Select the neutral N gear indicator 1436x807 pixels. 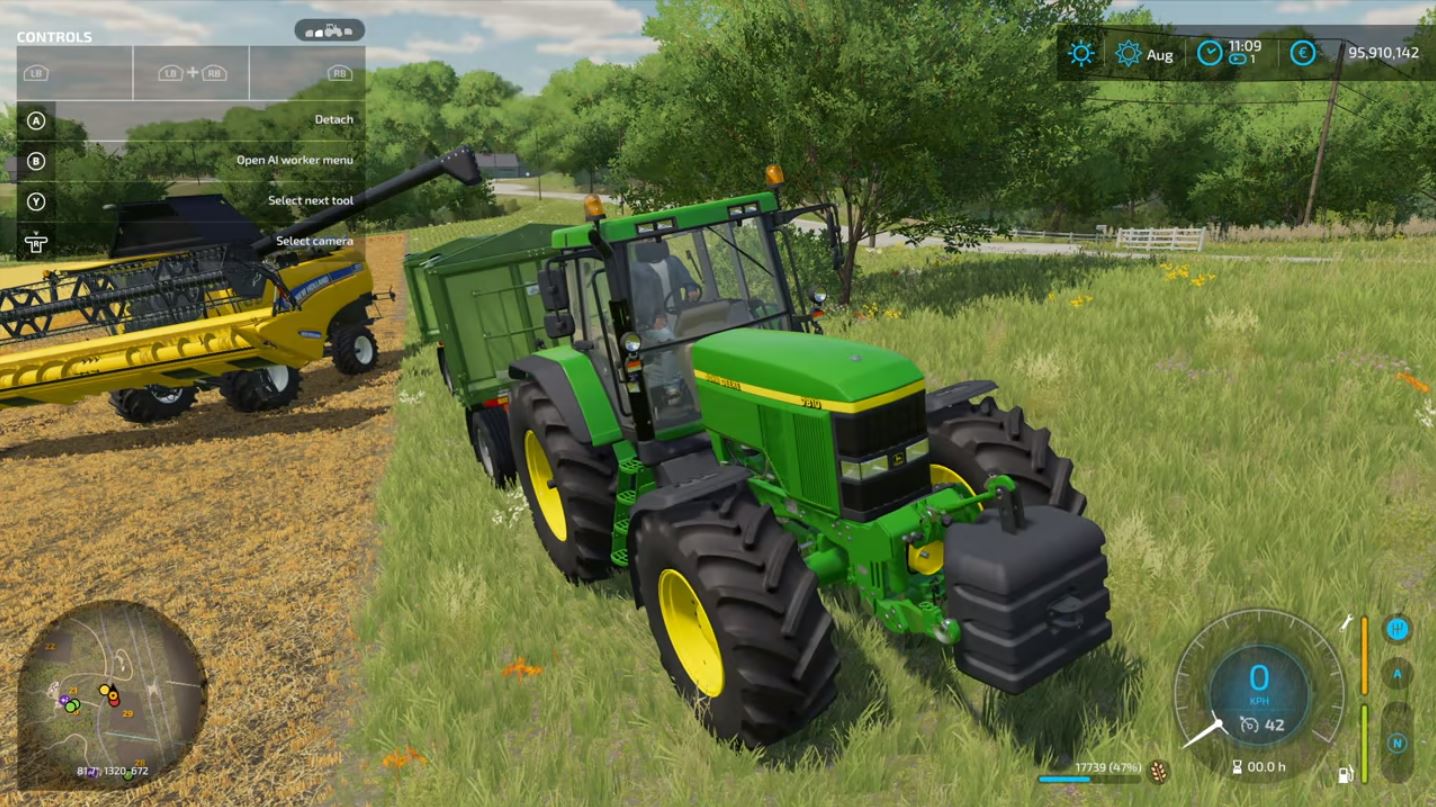point(1397,743)
